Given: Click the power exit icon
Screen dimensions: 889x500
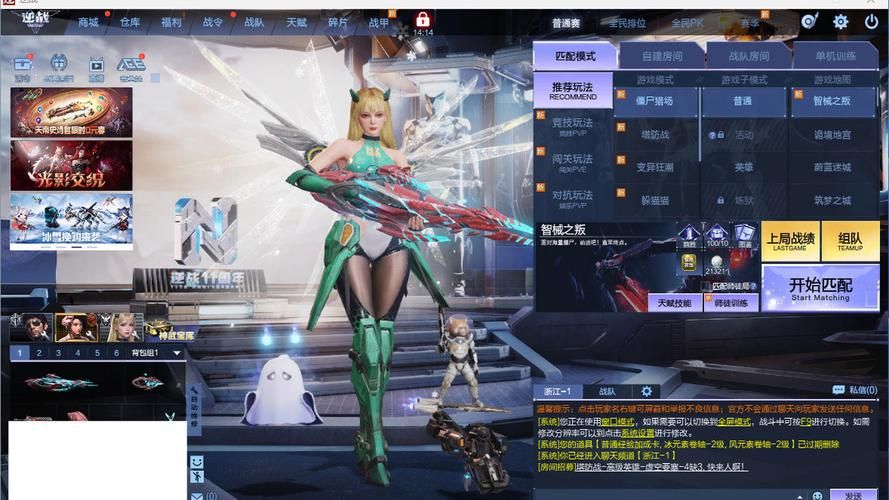Looking at the screenshot, I should point(869,22).
